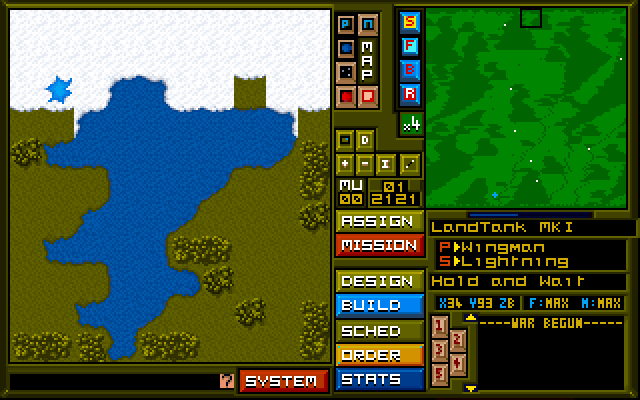Show the STATS screen
640x400 pixels.
pos(378,379)
